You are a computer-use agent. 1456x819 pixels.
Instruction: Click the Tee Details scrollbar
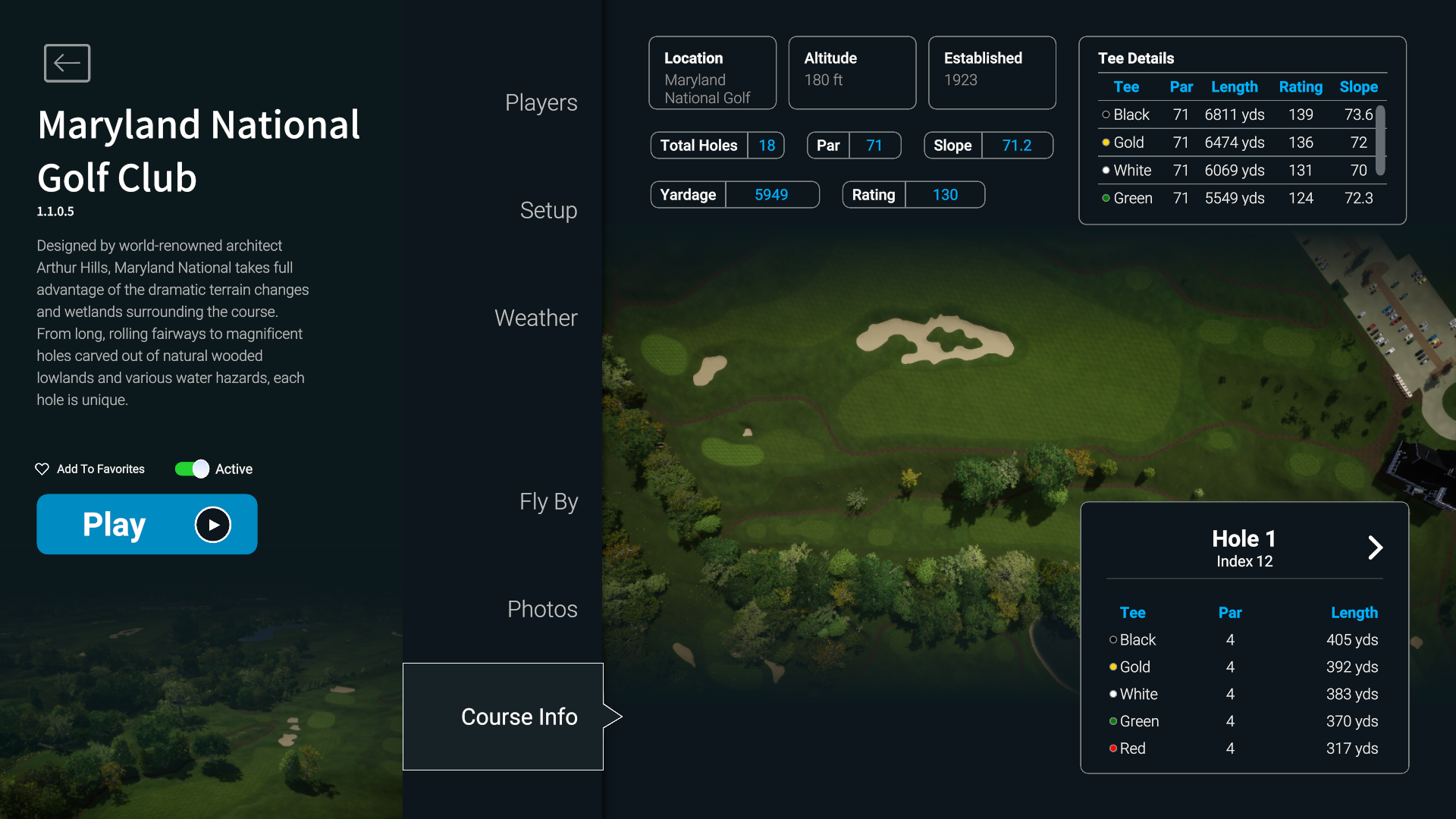tap(1381, 141)
